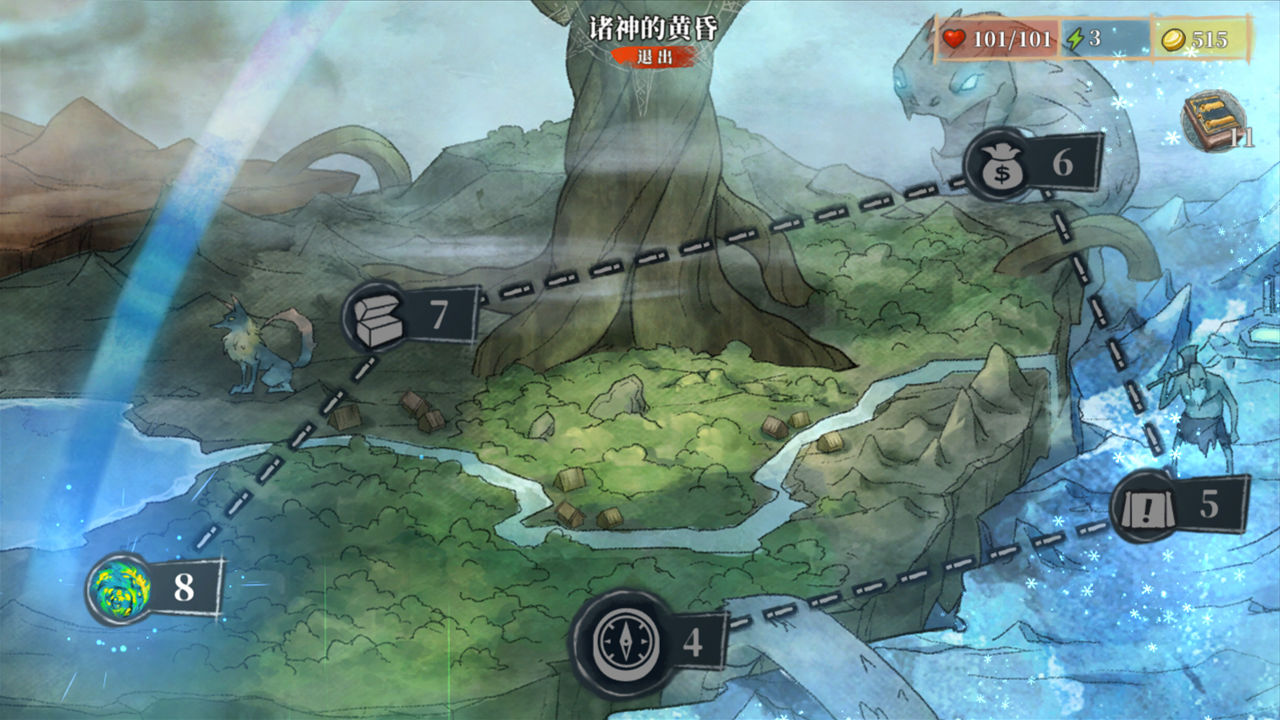1280x720 pixels.
Task: Click the red 退出 exit button
Action: point(654,56)
